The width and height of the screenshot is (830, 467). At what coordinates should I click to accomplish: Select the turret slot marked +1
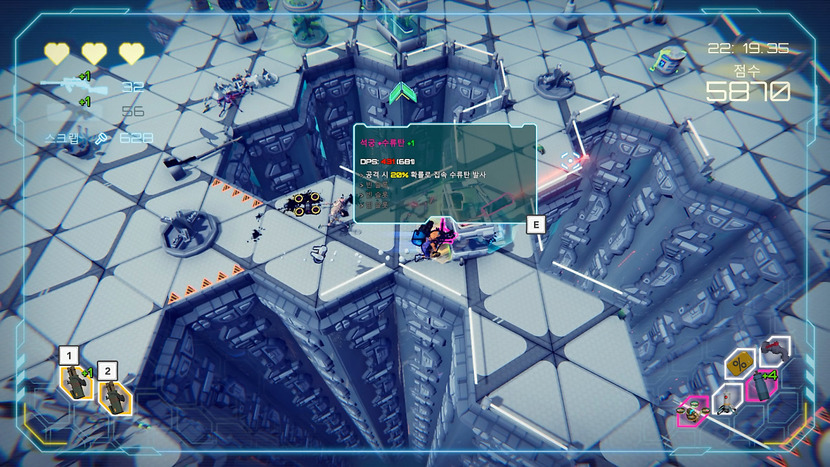tap(76, 383)
